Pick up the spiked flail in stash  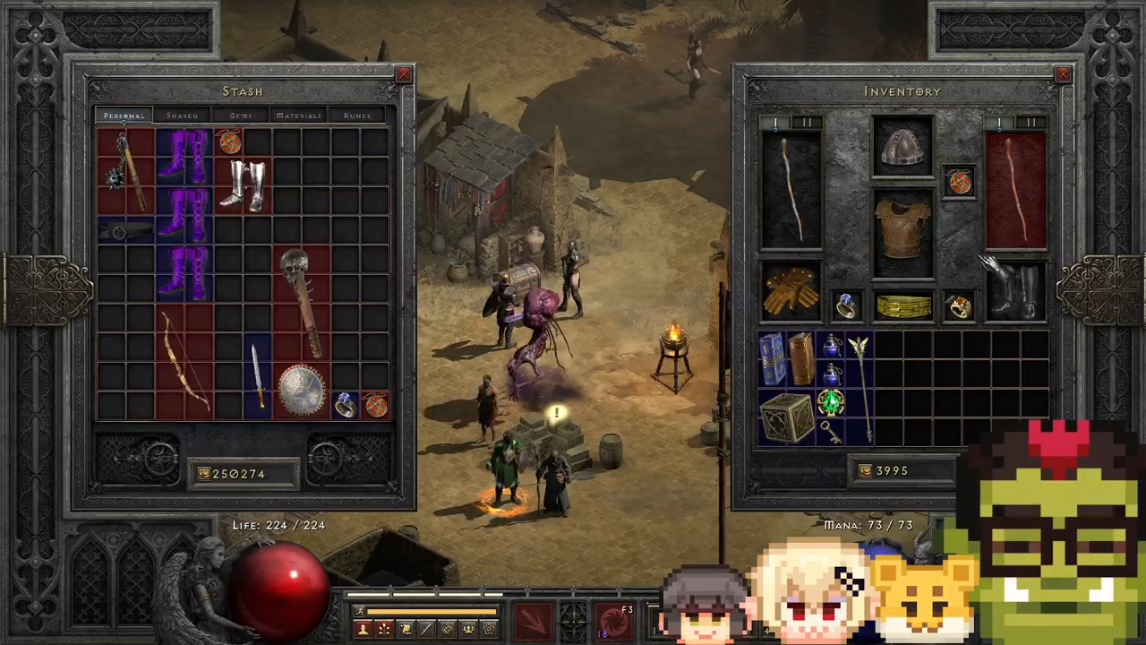(126, 171)
